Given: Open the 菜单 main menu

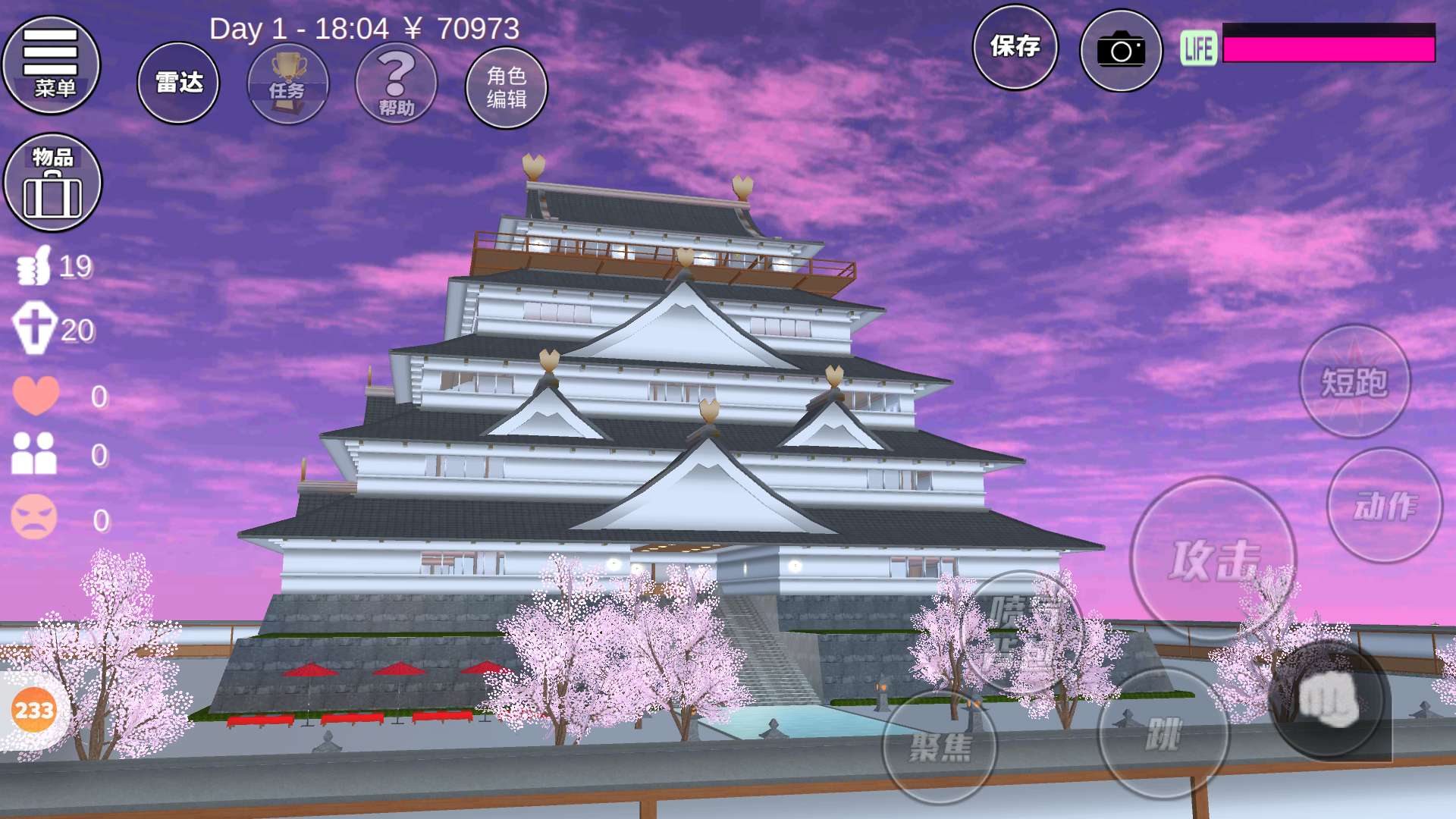Looking at the screenshot, I should pos(51,65).
